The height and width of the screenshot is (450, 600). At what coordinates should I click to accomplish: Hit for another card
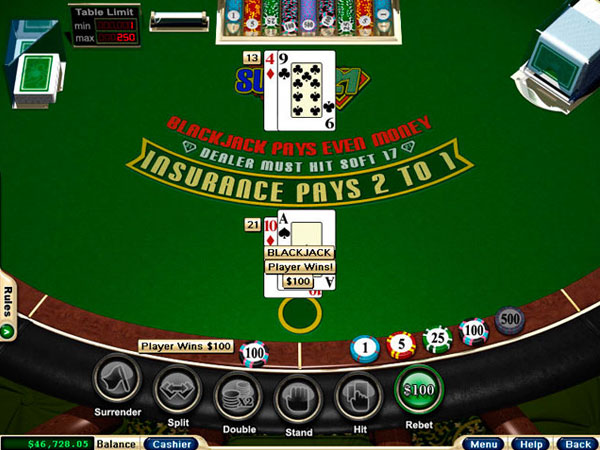tap(358, 392)
